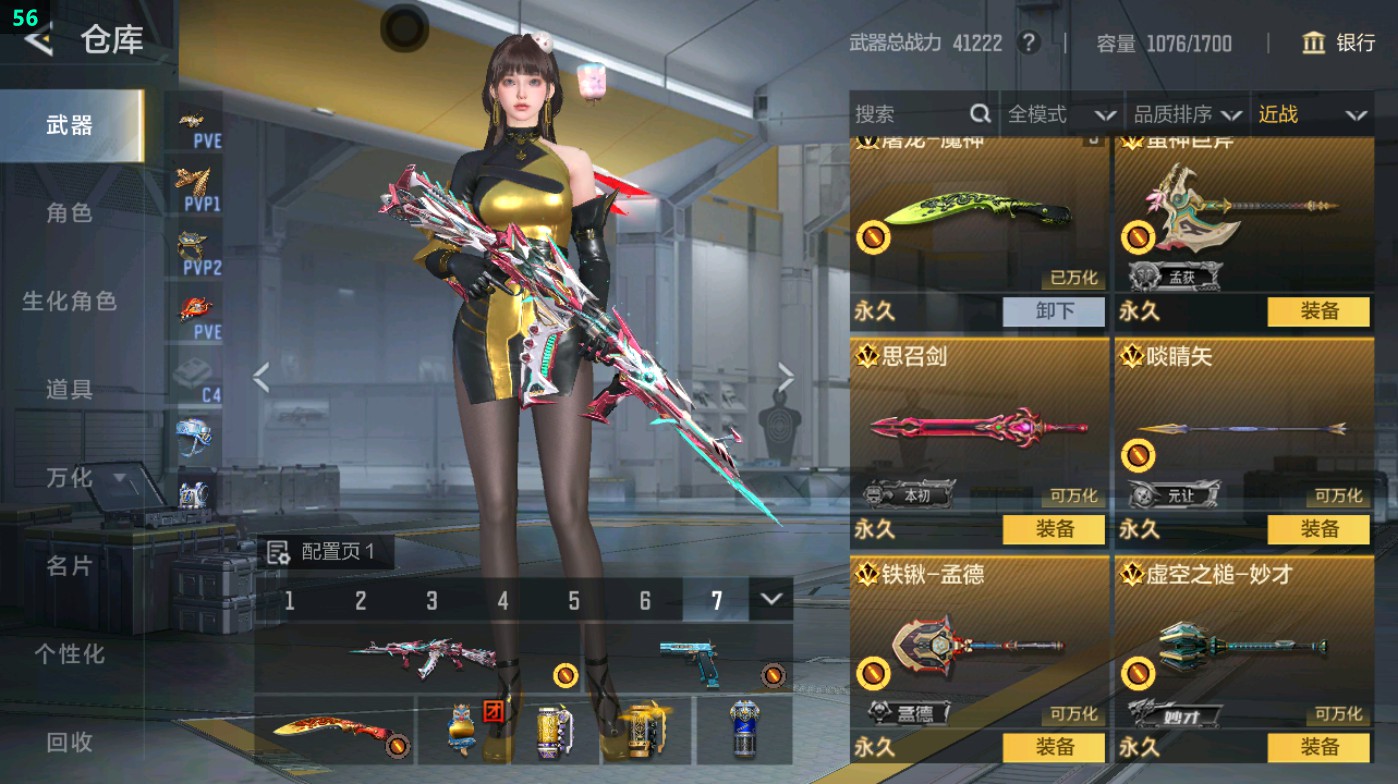Switch to the 万化 tab
The height and width of the screenshot is (784, 1398).
click(x=72, y=479)
